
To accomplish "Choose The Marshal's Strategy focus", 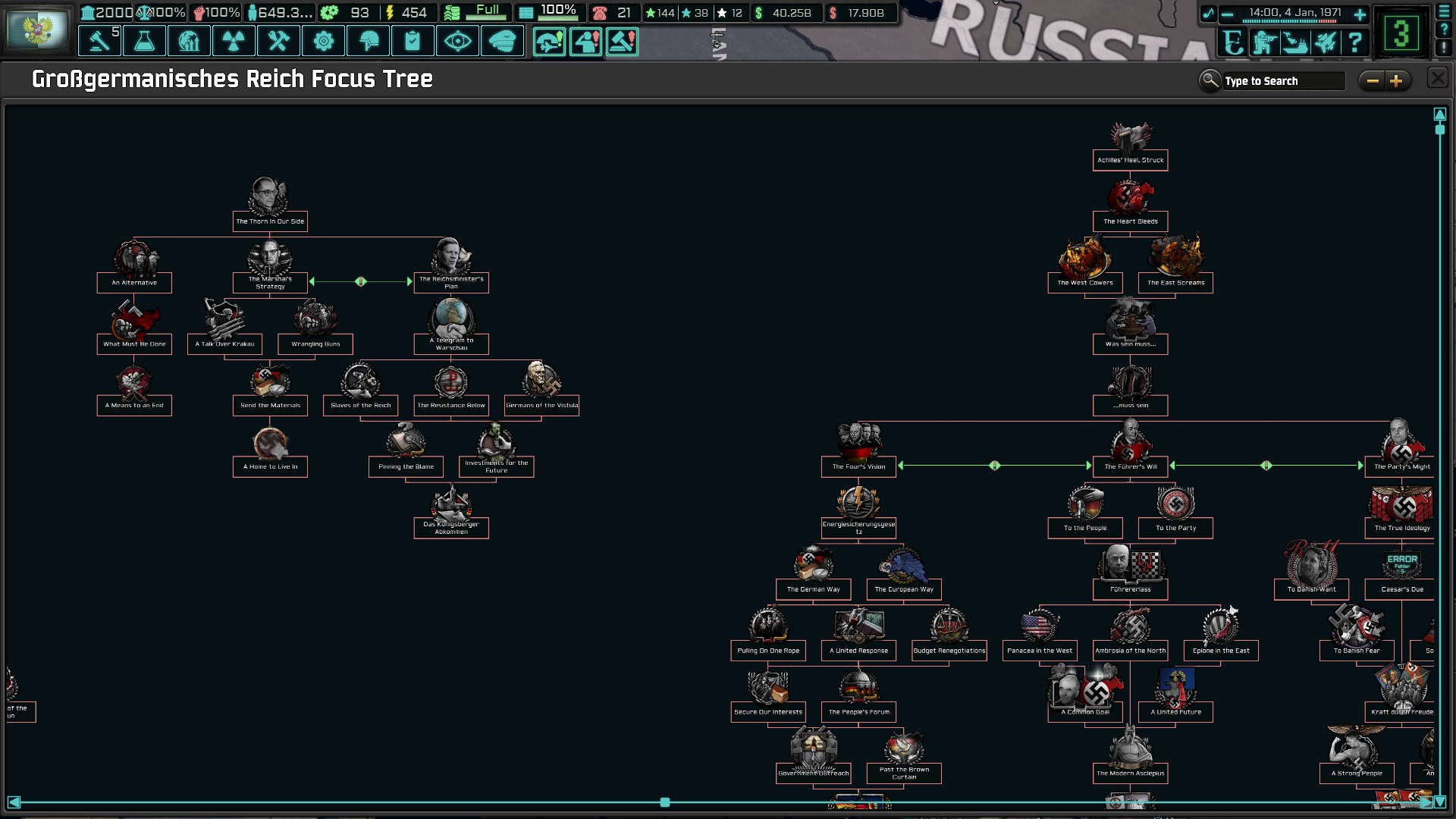I will click(x=270, y=282).
